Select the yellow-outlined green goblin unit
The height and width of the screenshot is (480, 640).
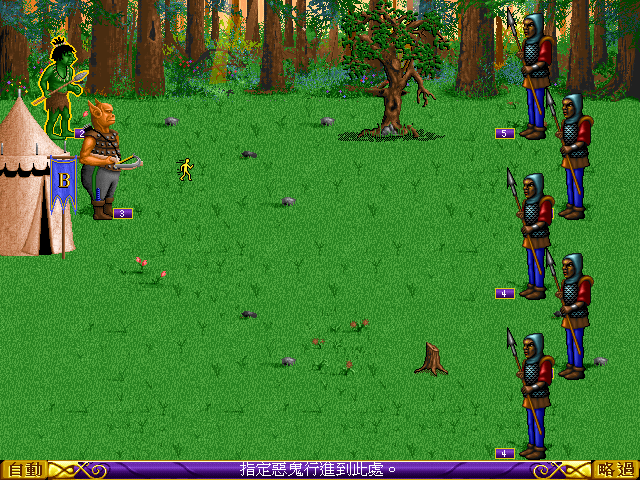pos(62,85)
